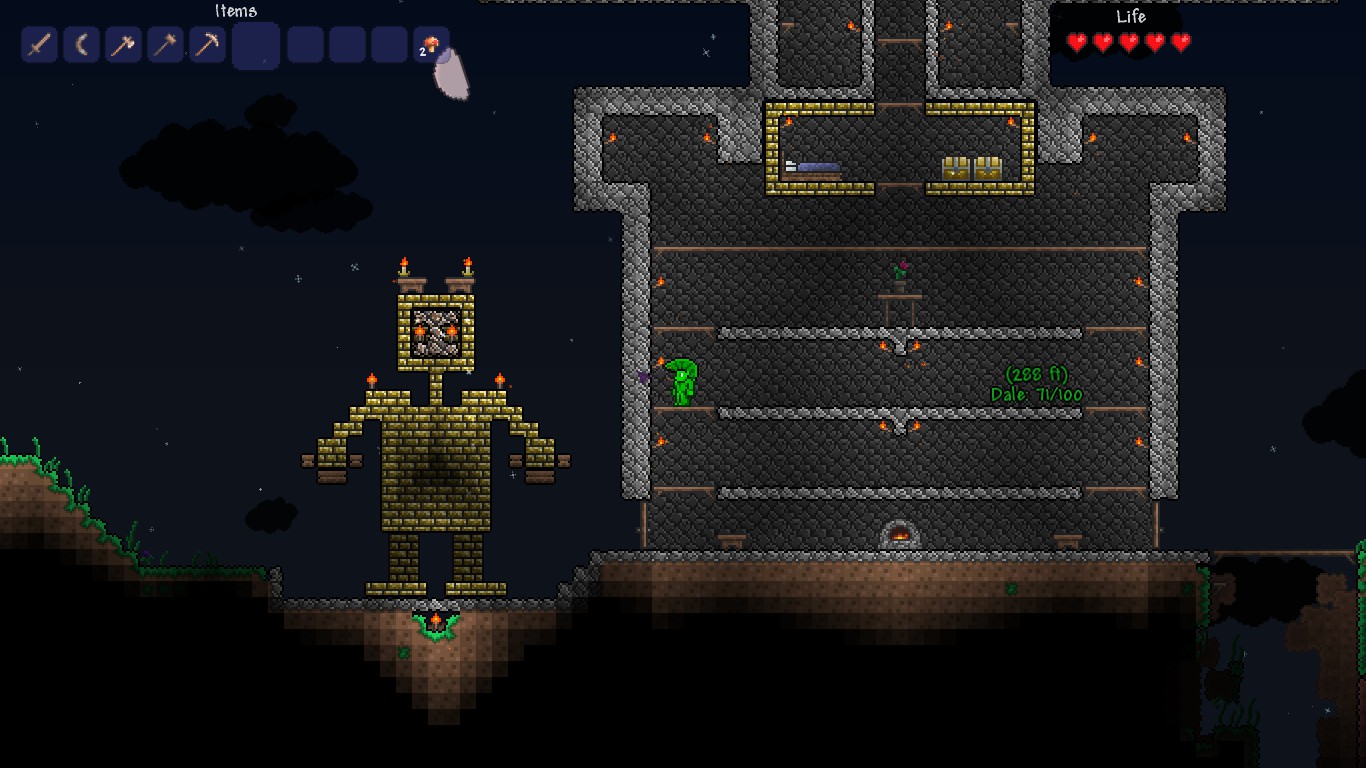Select the copper shortsword in the first hotbar slot

[x=38, y=44]
